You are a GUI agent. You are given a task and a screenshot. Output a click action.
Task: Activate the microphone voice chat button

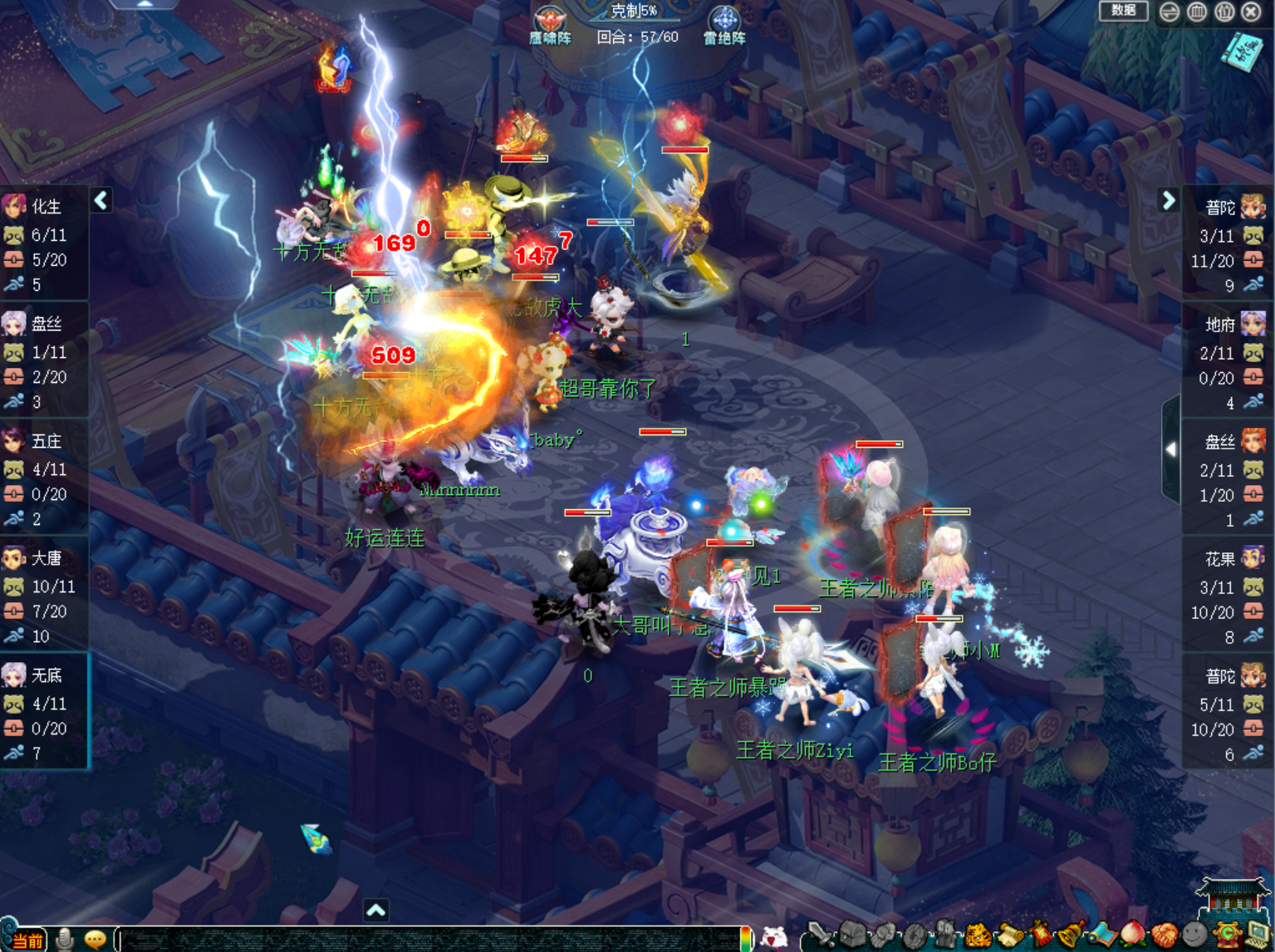(65, 940)
